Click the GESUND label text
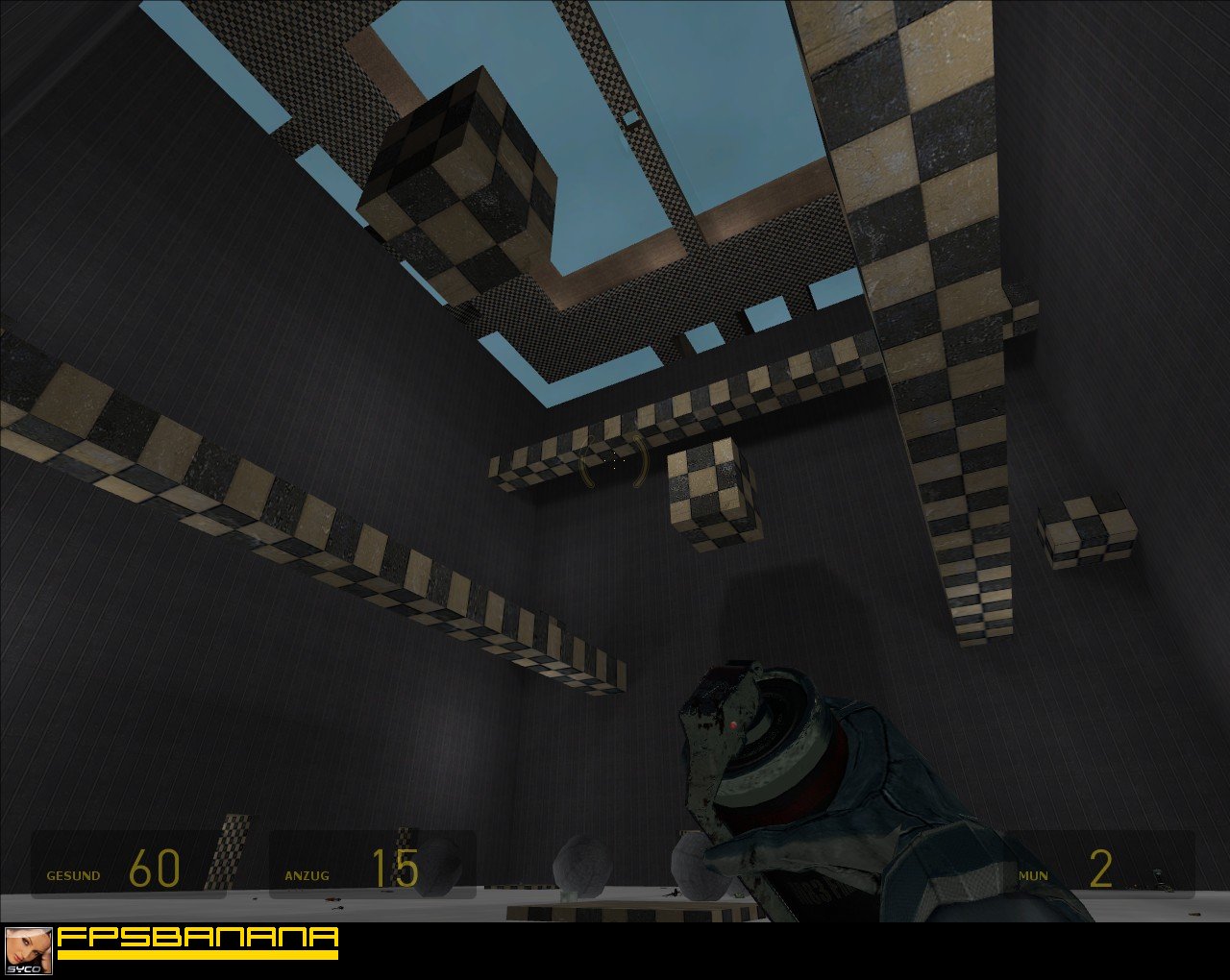Screen dimensions: 1230x980 tap(74, 875)
